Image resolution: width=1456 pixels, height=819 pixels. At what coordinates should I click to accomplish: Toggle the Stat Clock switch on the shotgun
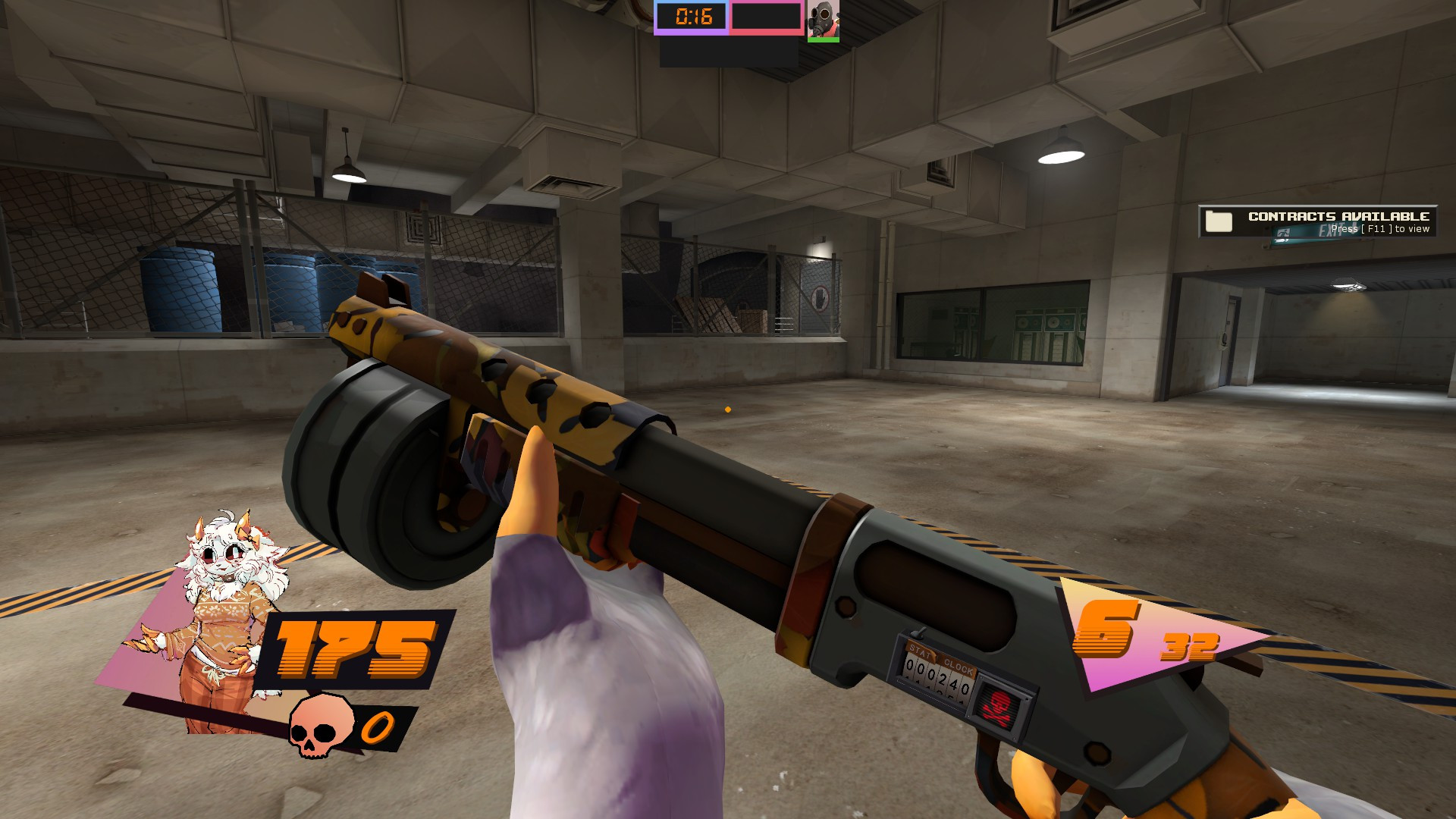click(x=920, y=632)
